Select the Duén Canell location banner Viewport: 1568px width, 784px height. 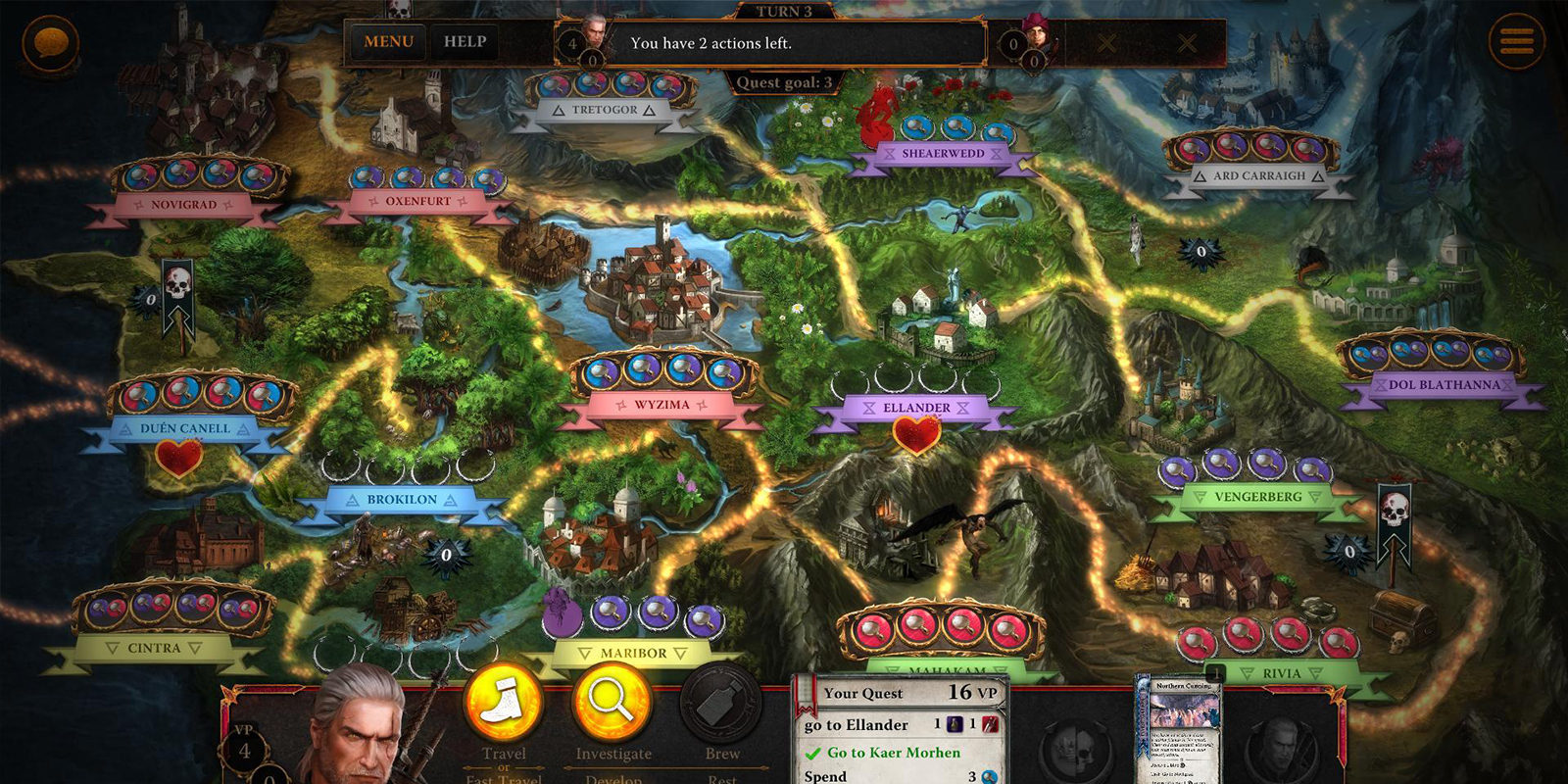coord(185,429)
